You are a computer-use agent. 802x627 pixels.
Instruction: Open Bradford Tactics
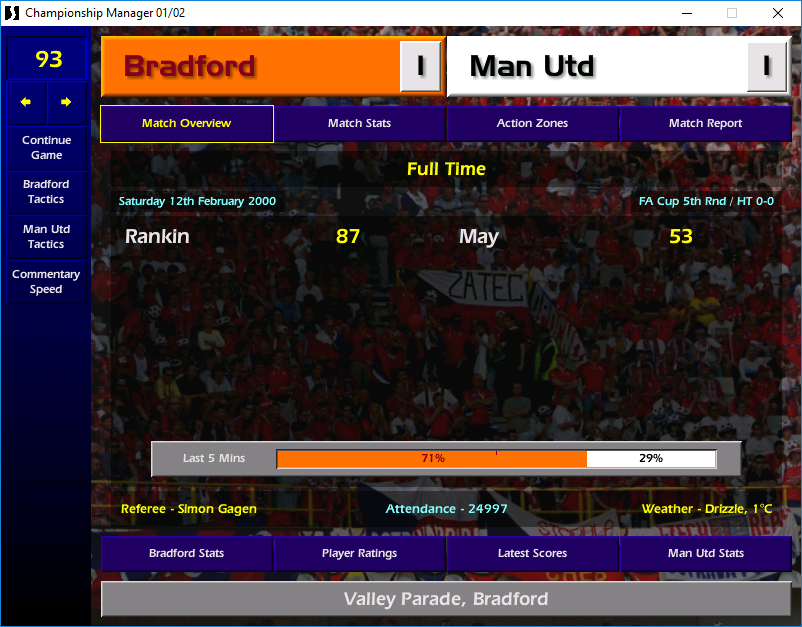coord(46,192)
